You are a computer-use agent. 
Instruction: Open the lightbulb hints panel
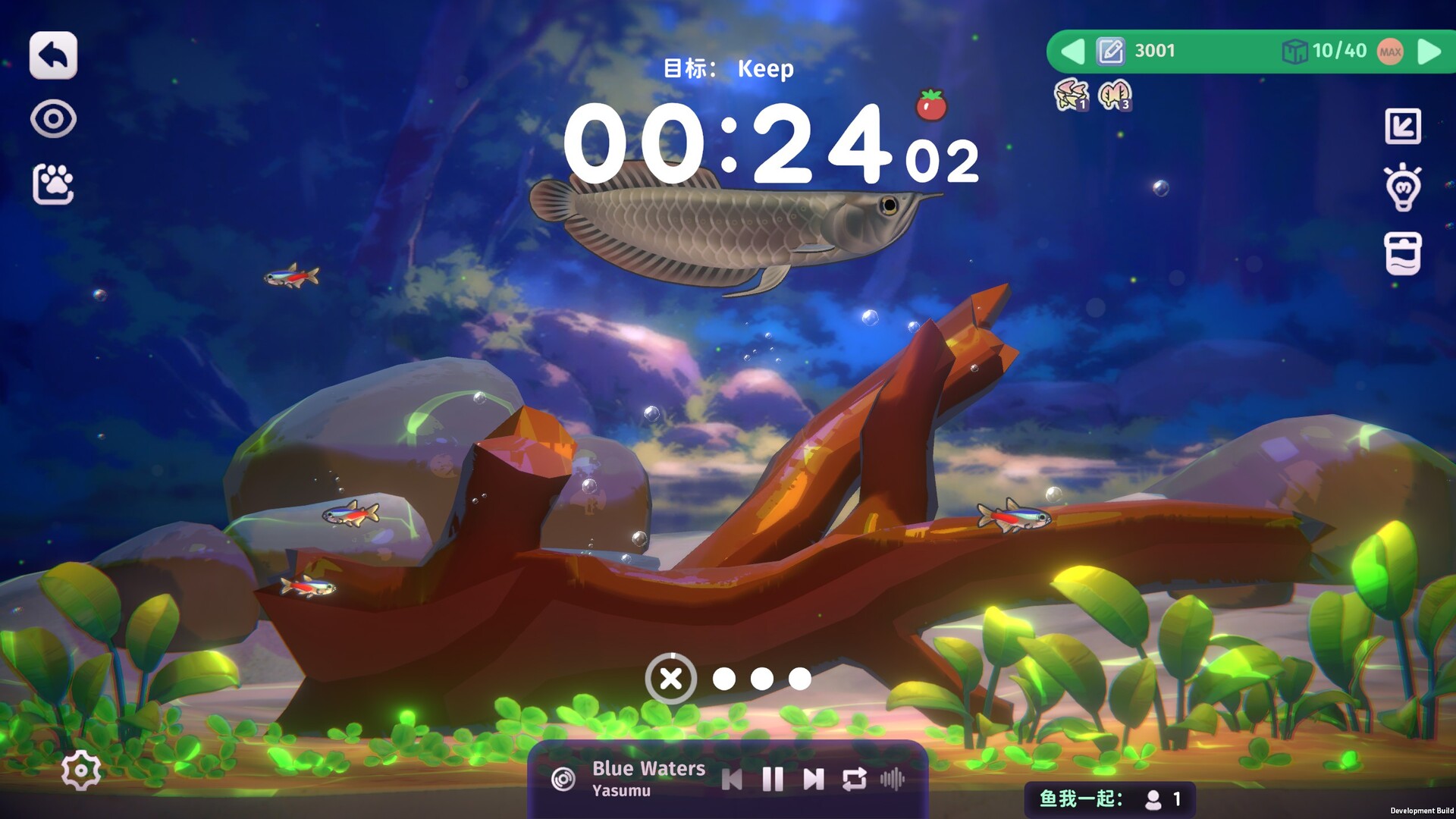pos(1404,187)
